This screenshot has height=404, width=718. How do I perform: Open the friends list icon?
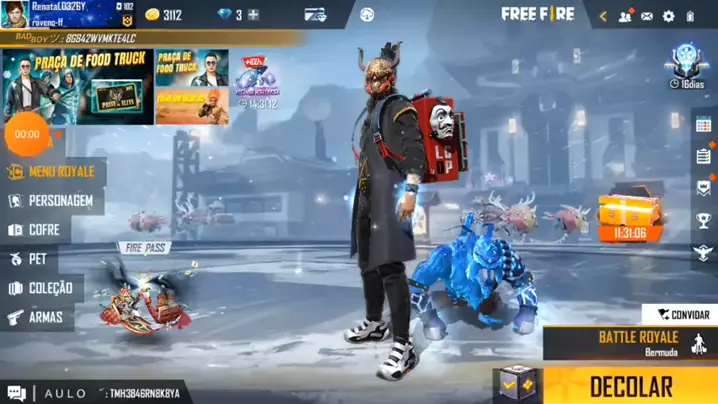(626, 16)
